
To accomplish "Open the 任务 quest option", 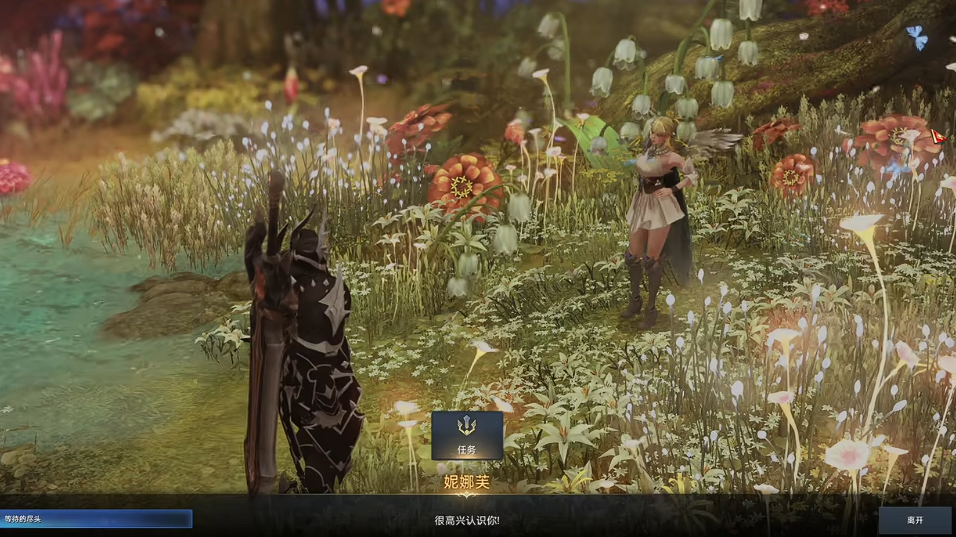I will click(x=467, y=435).
